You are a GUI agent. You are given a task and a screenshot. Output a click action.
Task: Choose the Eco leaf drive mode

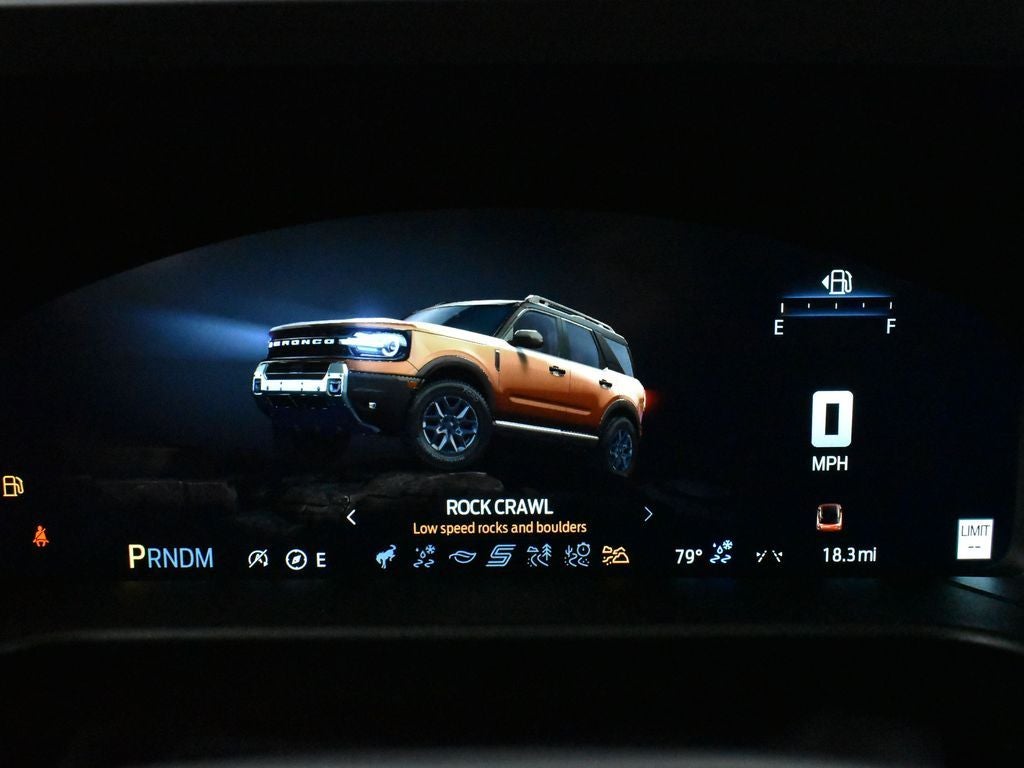[x=462, y=557]
